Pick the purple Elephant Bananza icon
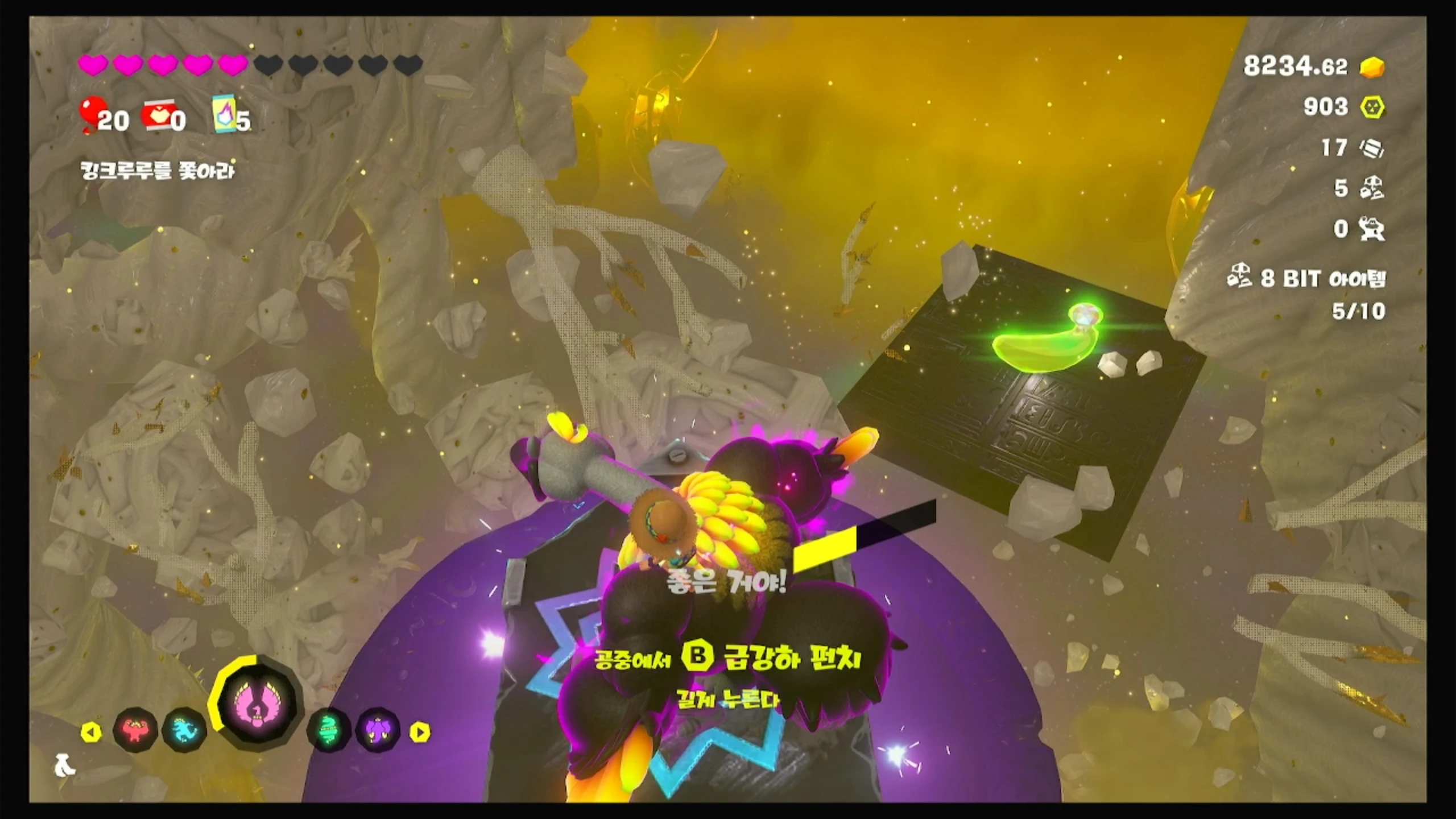Viewport: 1456px width, 819px height. click(x=378, y=730)
